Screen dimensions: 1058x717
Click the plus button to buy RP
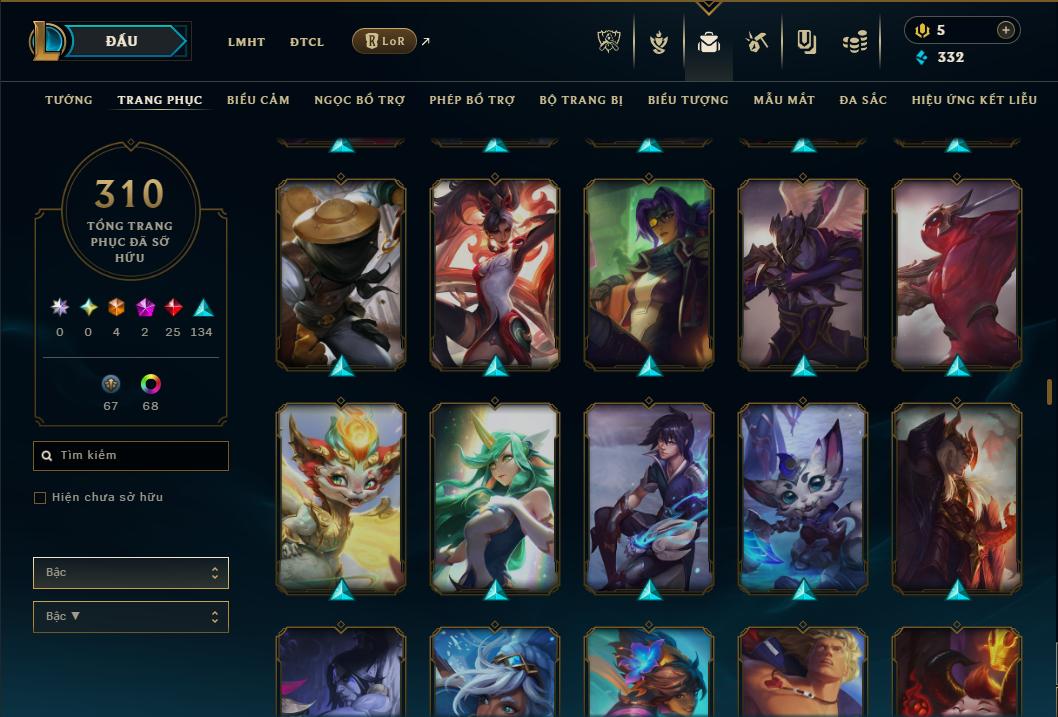point(1006,30)
